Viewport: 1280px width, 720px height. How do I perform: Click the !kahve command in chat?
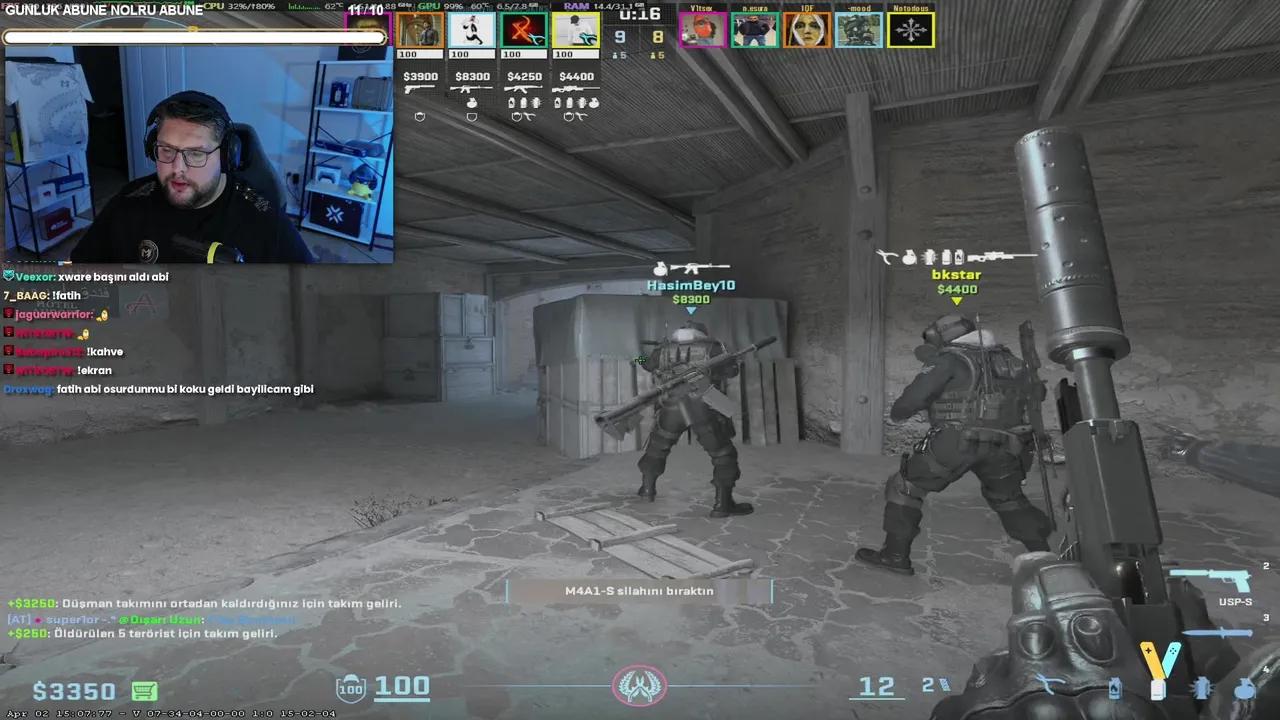pyautogui.click(x=107, y=351)
